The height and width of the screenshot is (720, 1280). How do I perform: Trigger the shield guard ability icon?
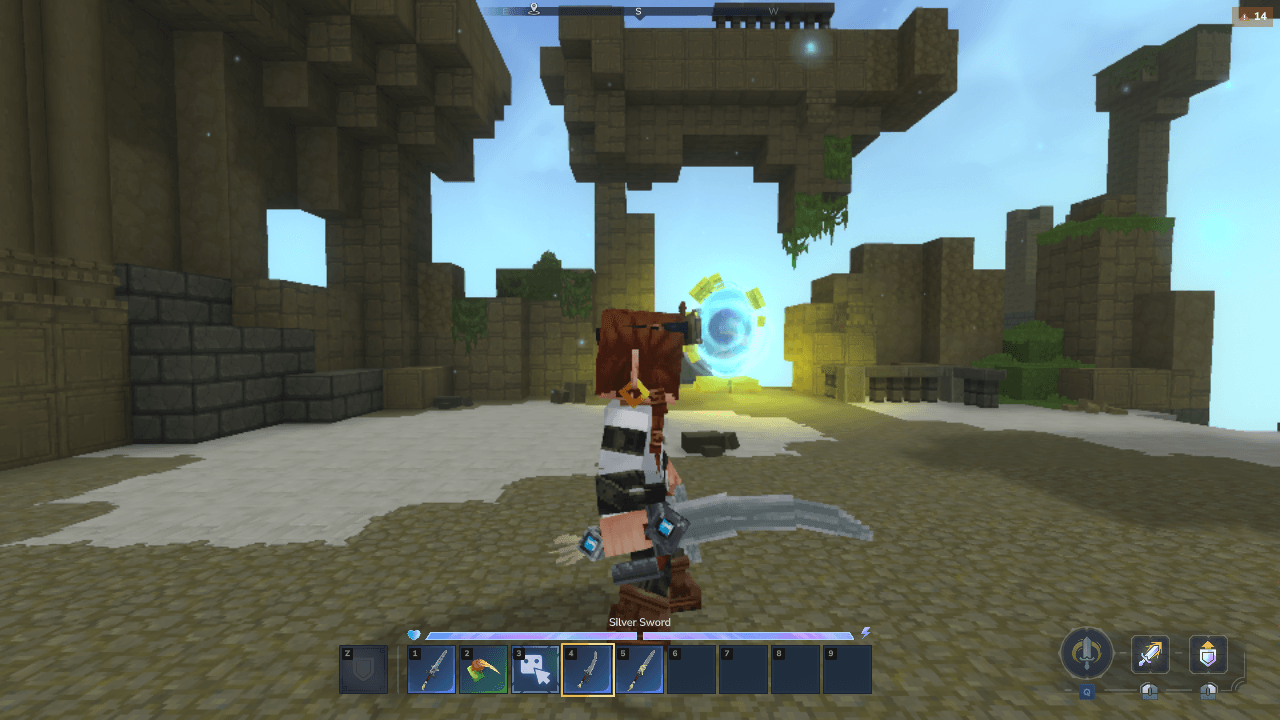pos(1208,655)
